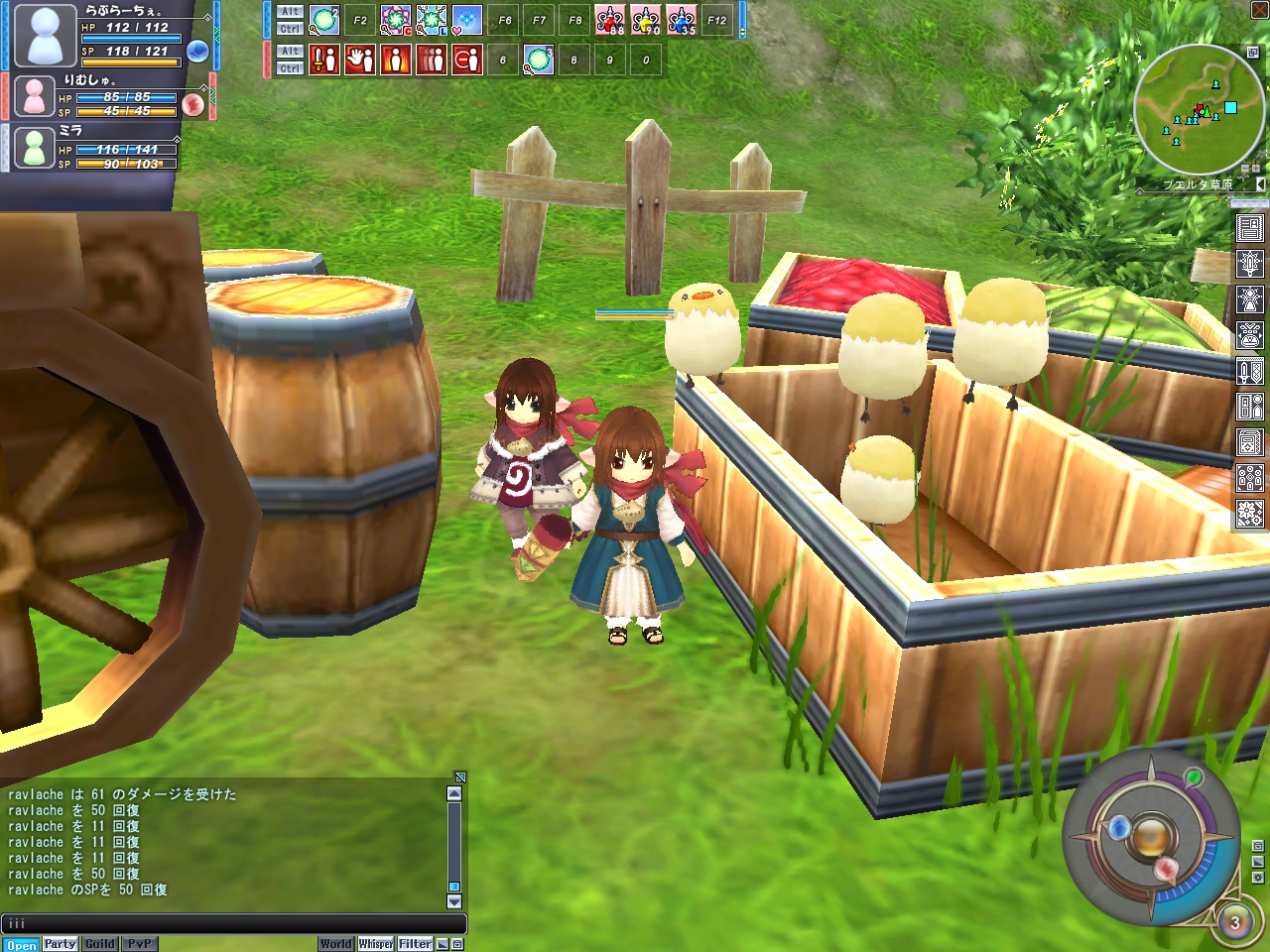Open the chat Filter settings
Viewport: 1270px width, 952px height.
(415, 944)
